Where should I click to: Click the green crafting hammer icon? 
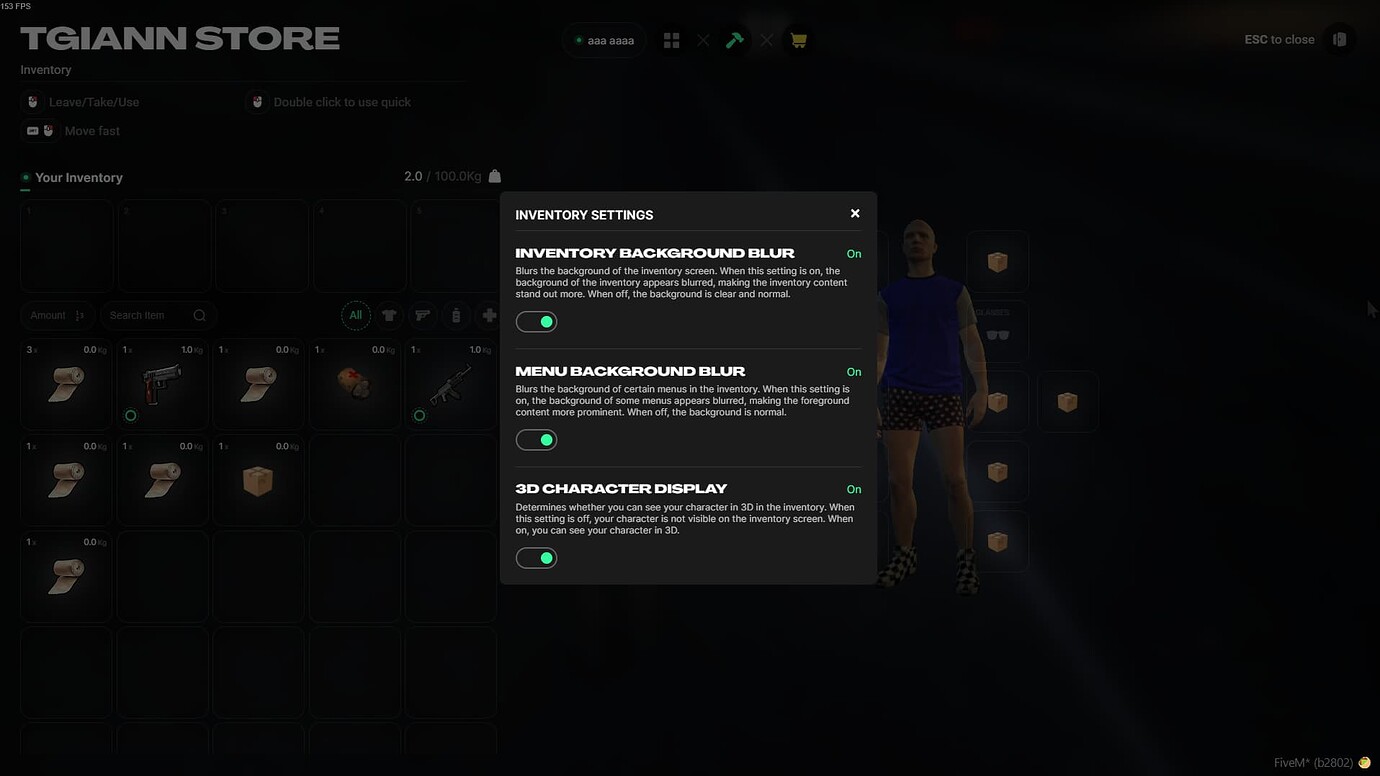point(735,39)
